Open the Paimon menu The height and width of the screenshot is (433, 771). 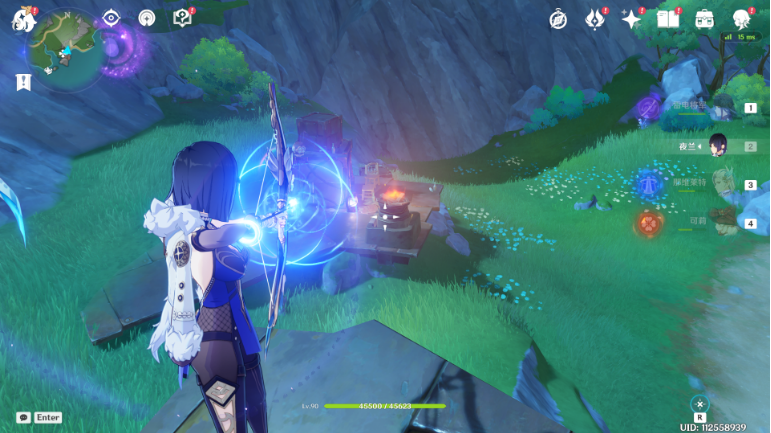point(22,20)
